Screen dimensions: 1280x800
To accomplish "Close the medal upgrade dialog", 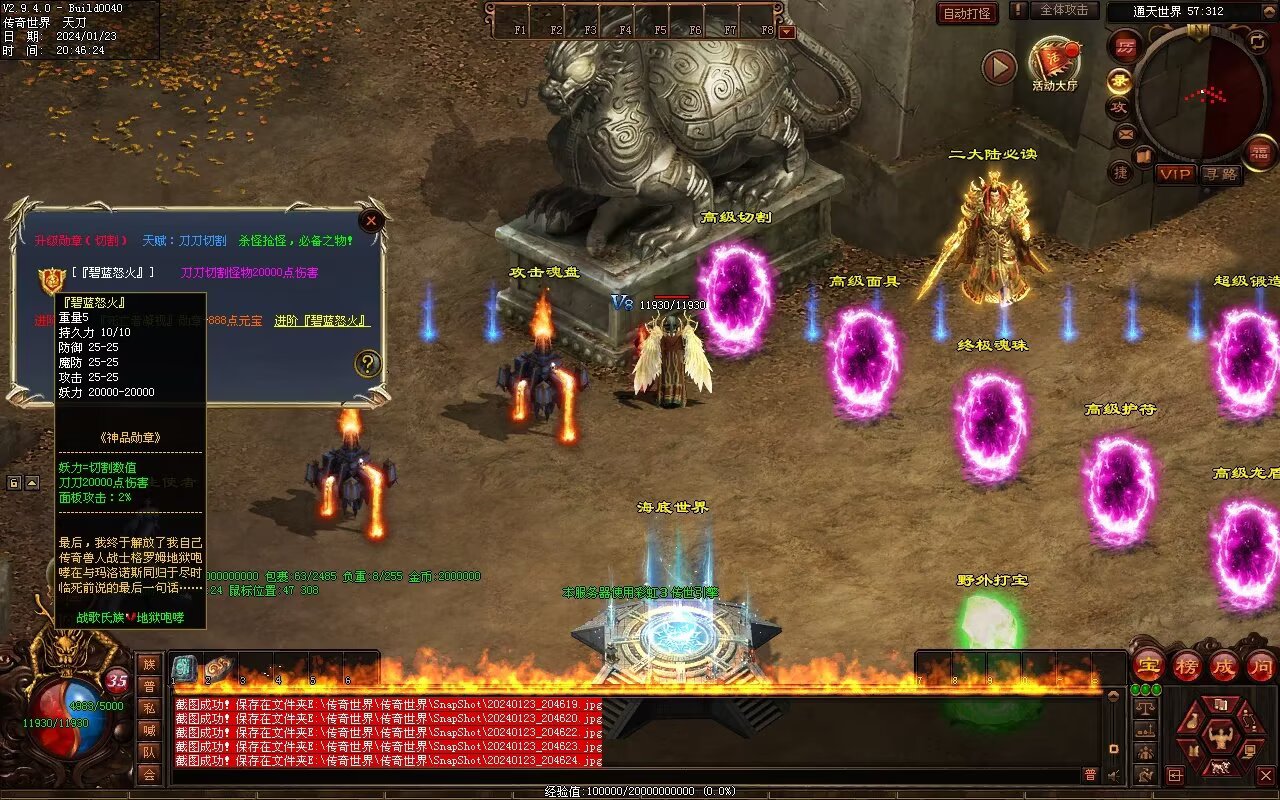I will 371,221.
